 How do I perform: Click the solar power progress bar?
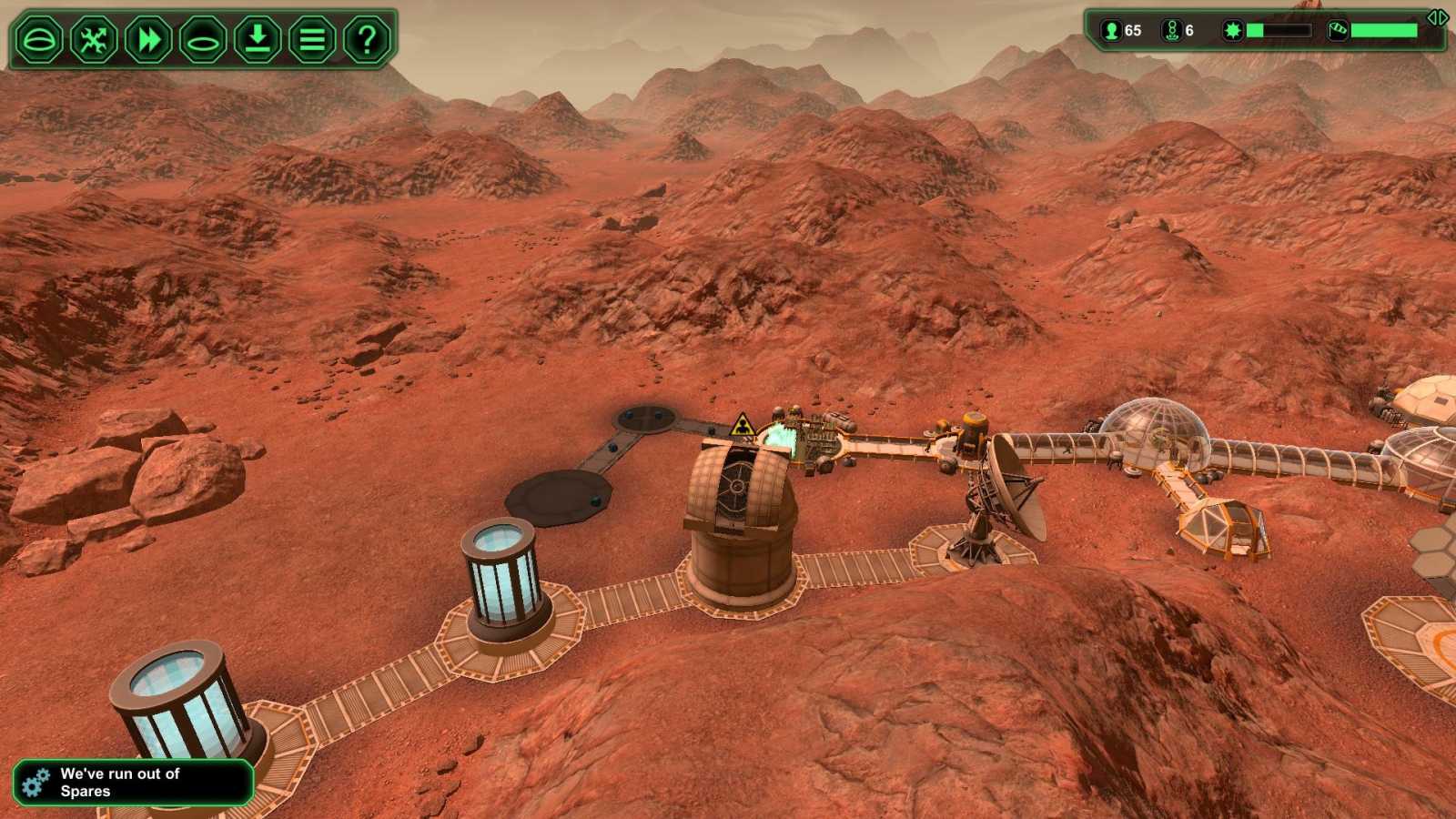coord(1279,29)
